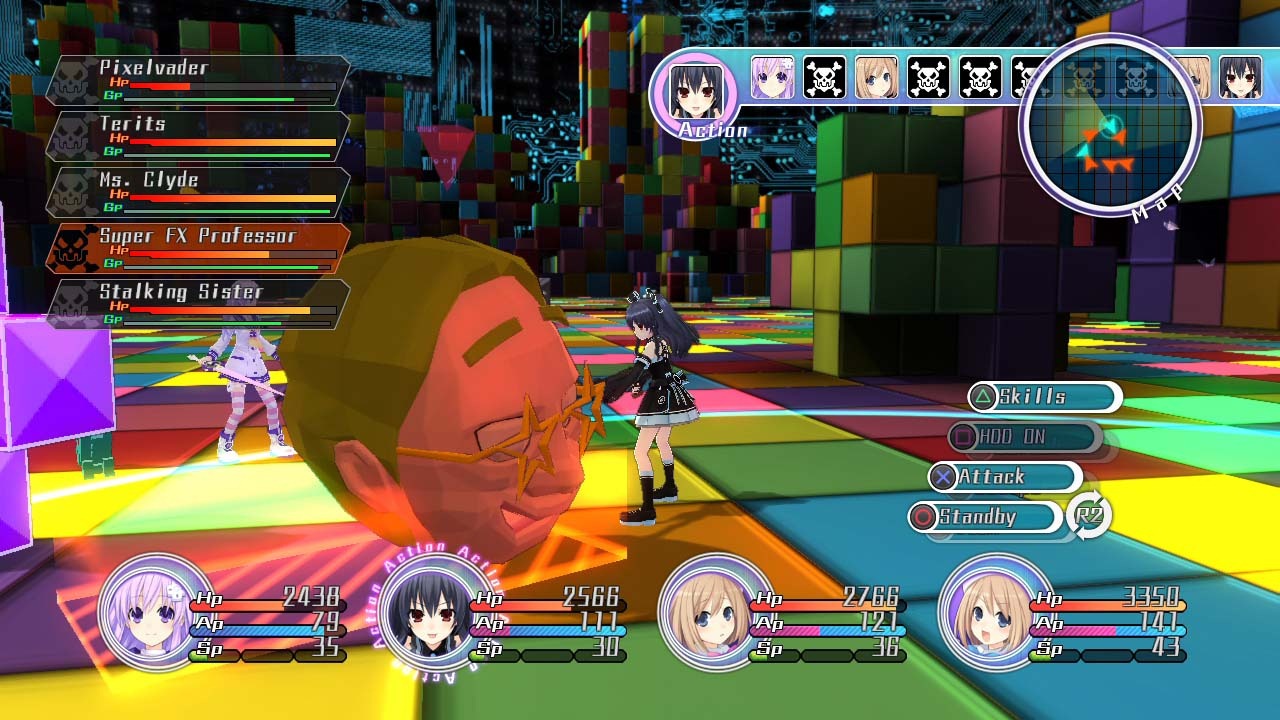Open the Skills command
The width and height of the screenshot is (1280, 720).
click(x=1044, y=397)
